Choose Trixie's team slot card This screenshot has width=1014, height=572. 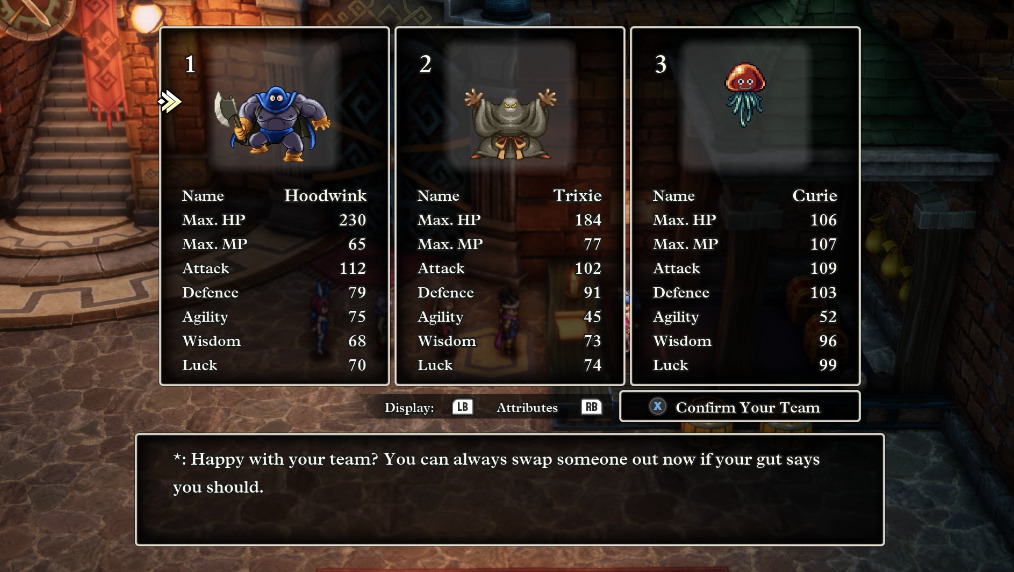point(509,205)
